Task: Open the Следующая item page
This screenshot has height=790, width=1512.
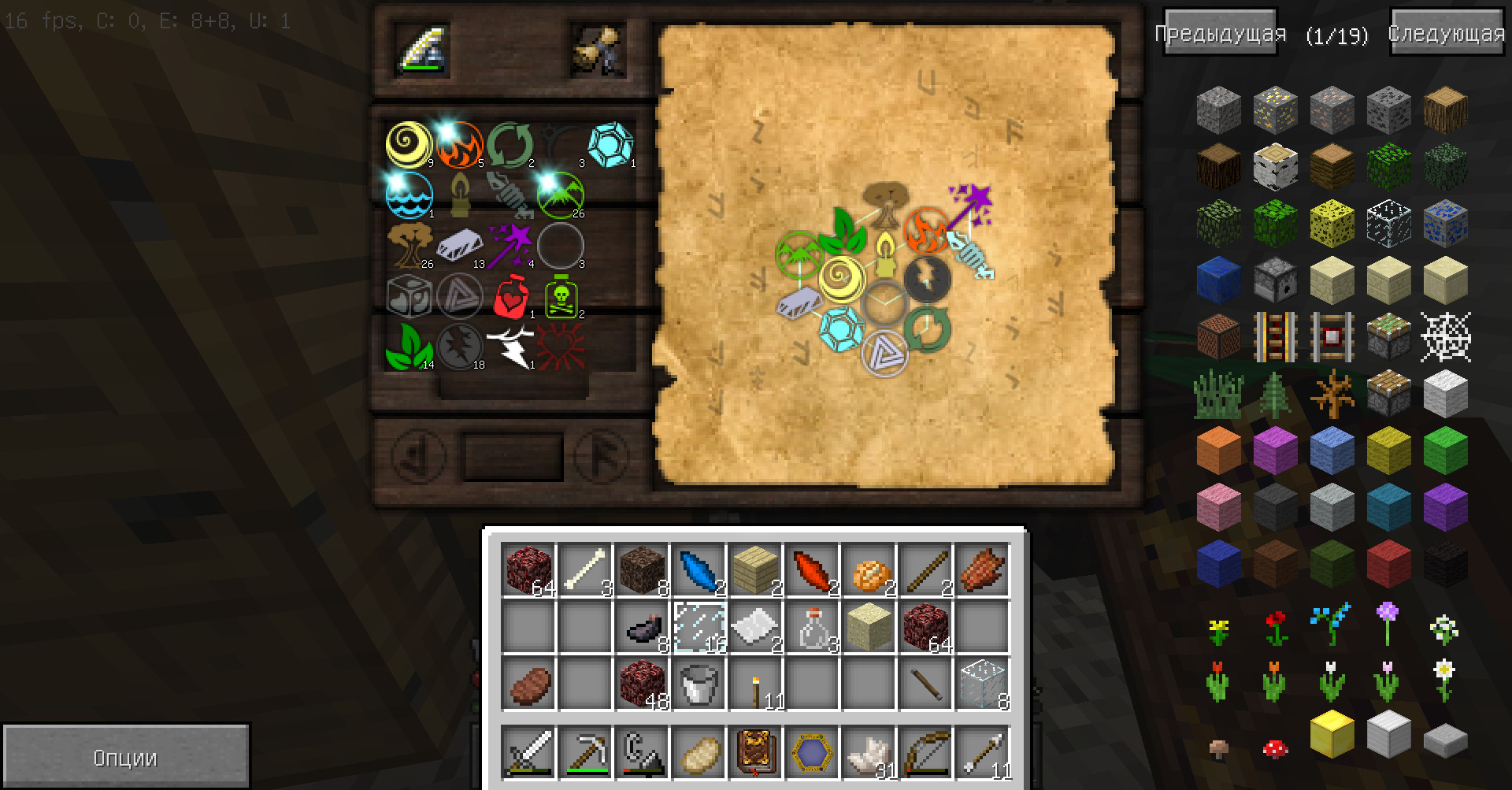Action: [x=1446, y=33]
